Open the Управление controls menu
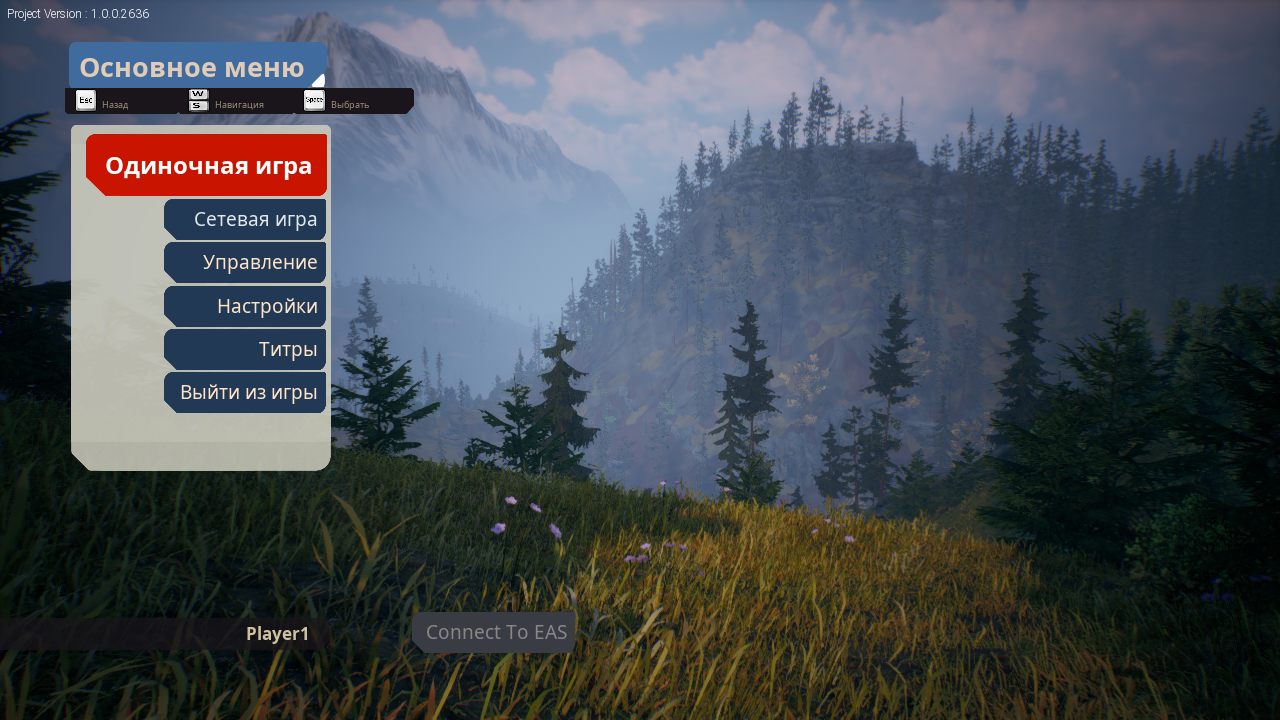Viewport: 1280px width, 720px height. point(246,262)
